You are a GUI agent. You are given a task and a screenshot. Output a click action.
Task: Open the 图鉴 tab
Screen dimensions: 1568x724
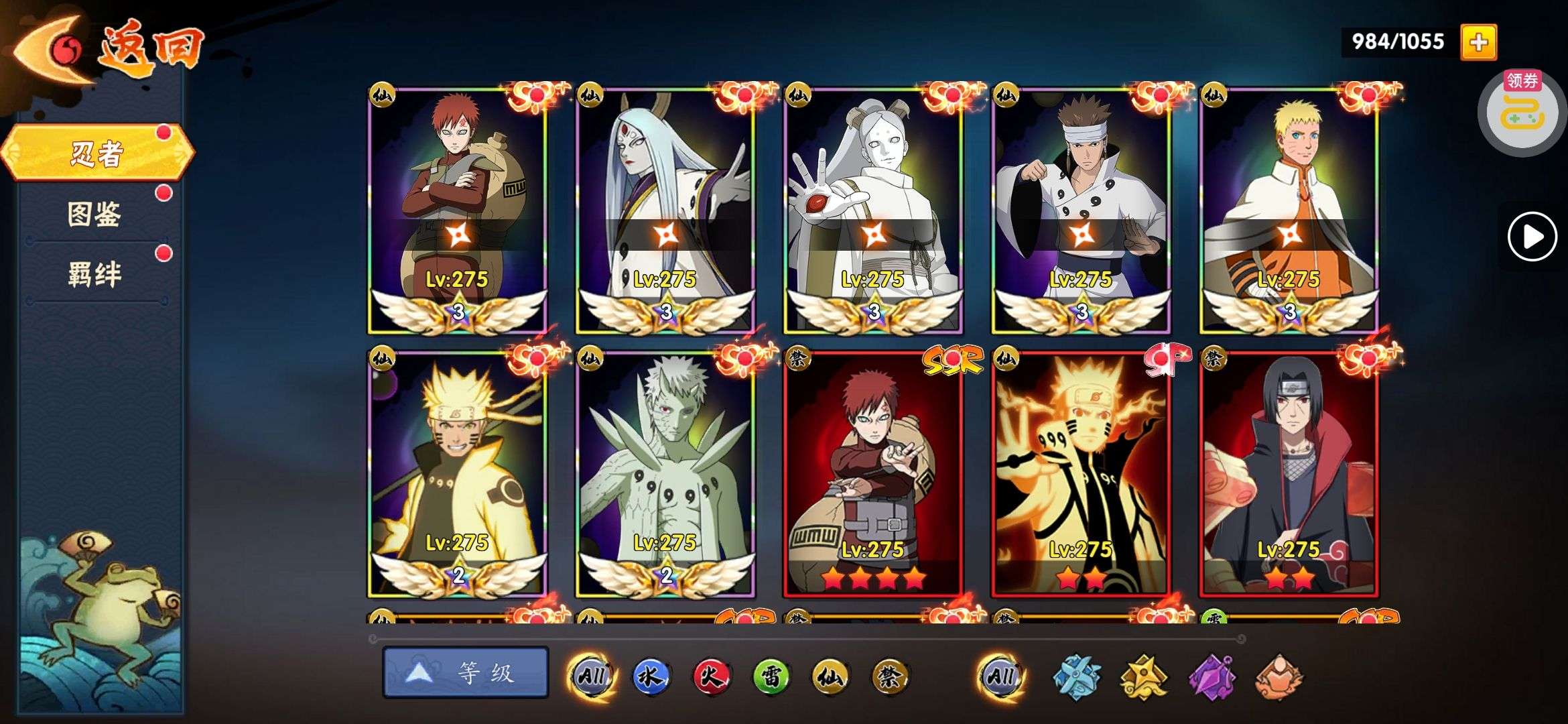(x=94, y=215)
